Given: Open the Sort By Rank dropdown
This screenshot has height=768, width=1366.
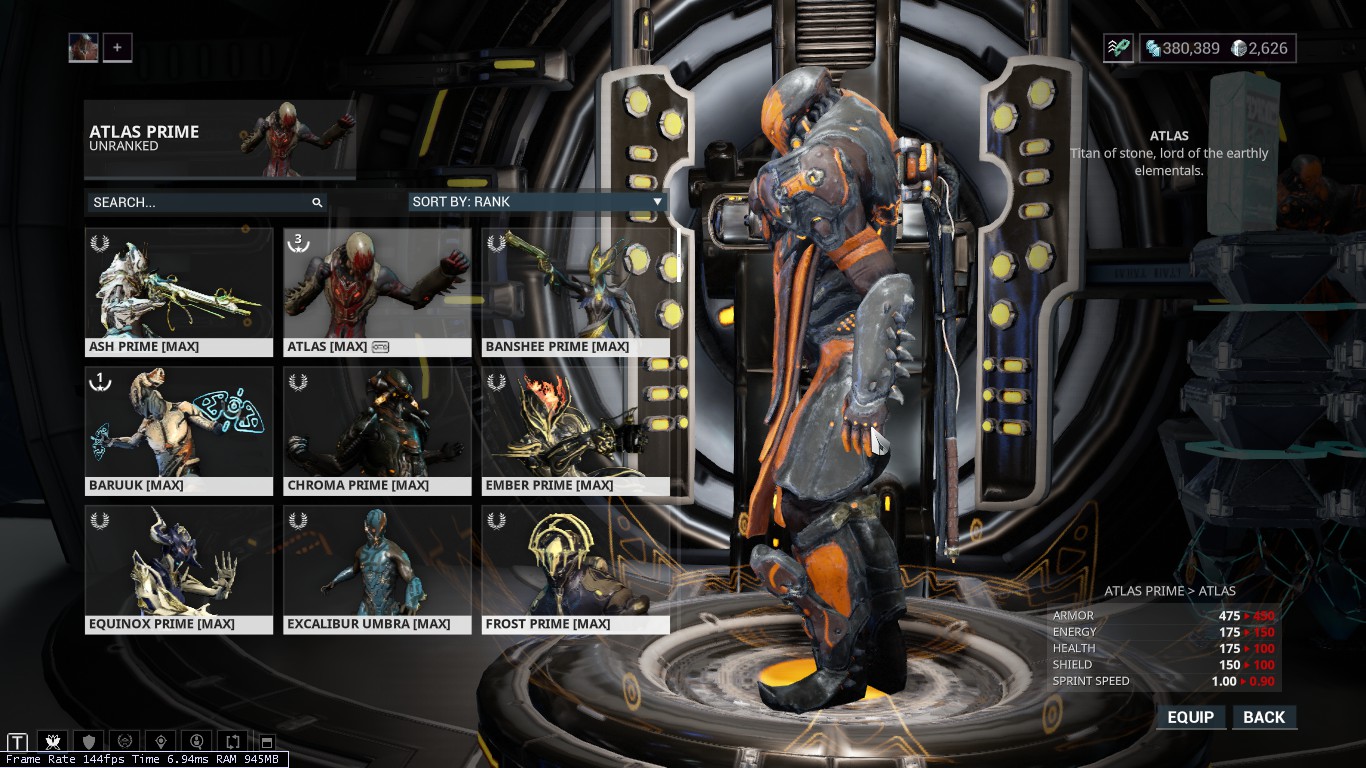Looking at the screenshot, I should (537, 202).
